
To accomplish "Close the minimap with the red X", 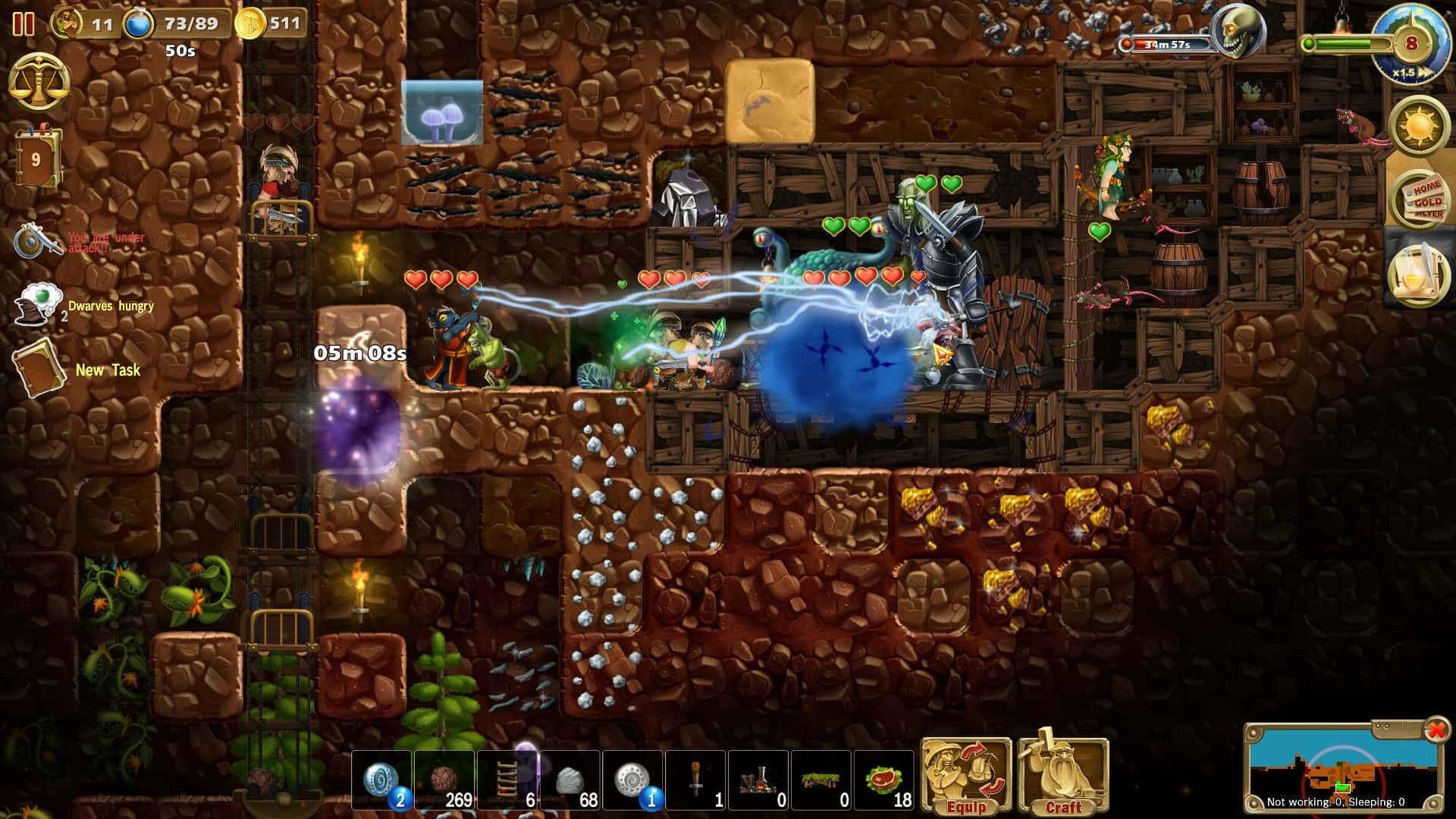I will [x=1438, y=730].
